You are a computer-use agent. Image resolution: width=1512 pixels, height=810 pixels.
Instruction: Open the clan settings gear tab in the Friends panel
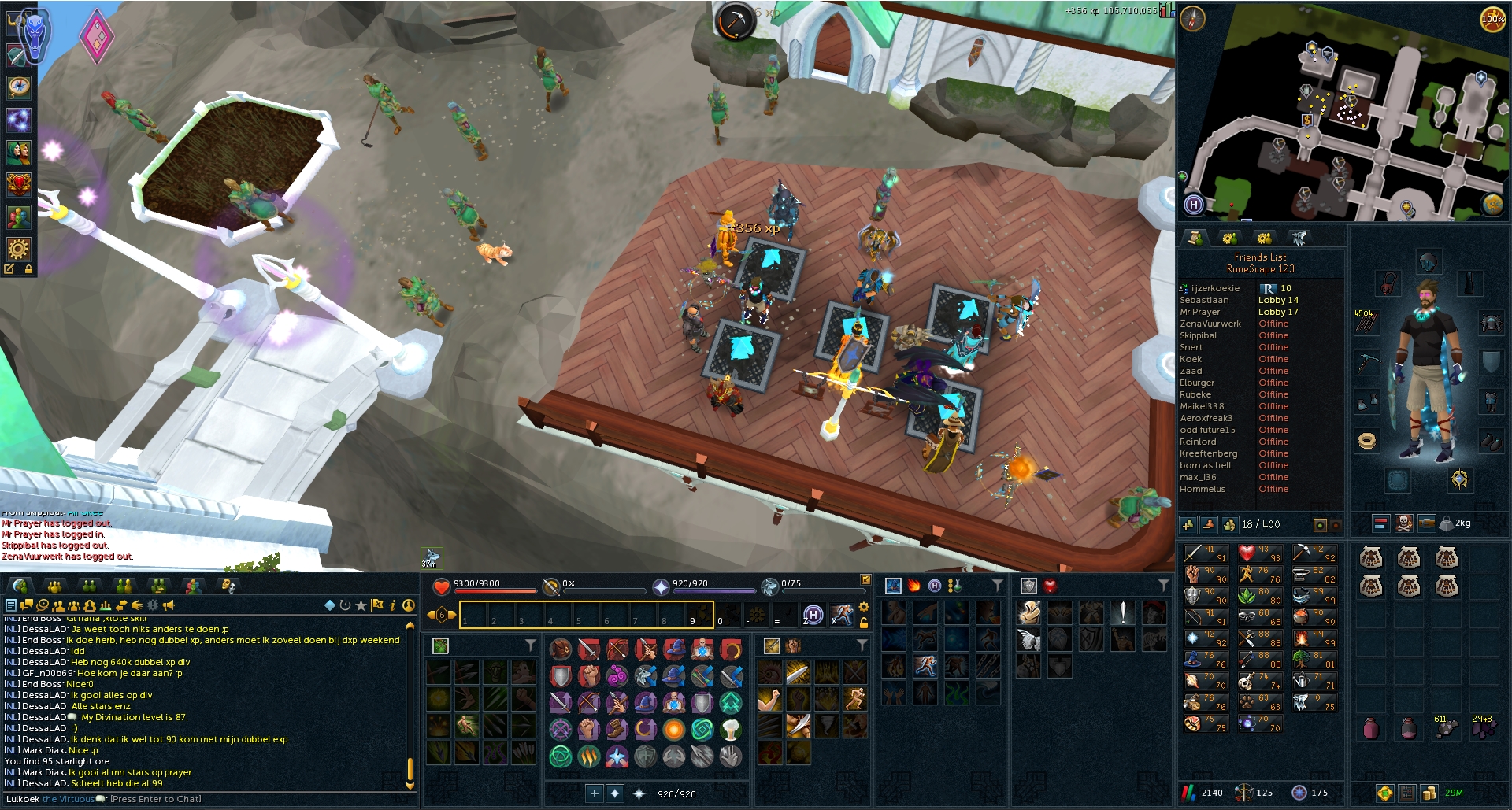coord(1263,239)
